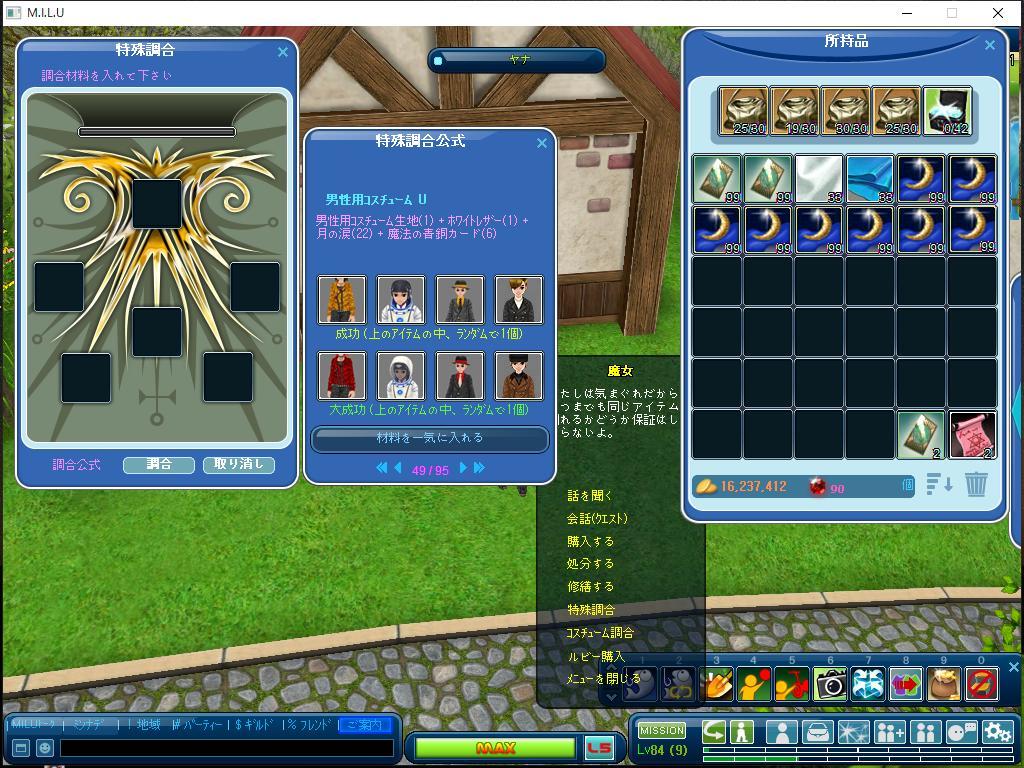
Task: Choose 購入する from the witch menu
Action: point(590,541)
